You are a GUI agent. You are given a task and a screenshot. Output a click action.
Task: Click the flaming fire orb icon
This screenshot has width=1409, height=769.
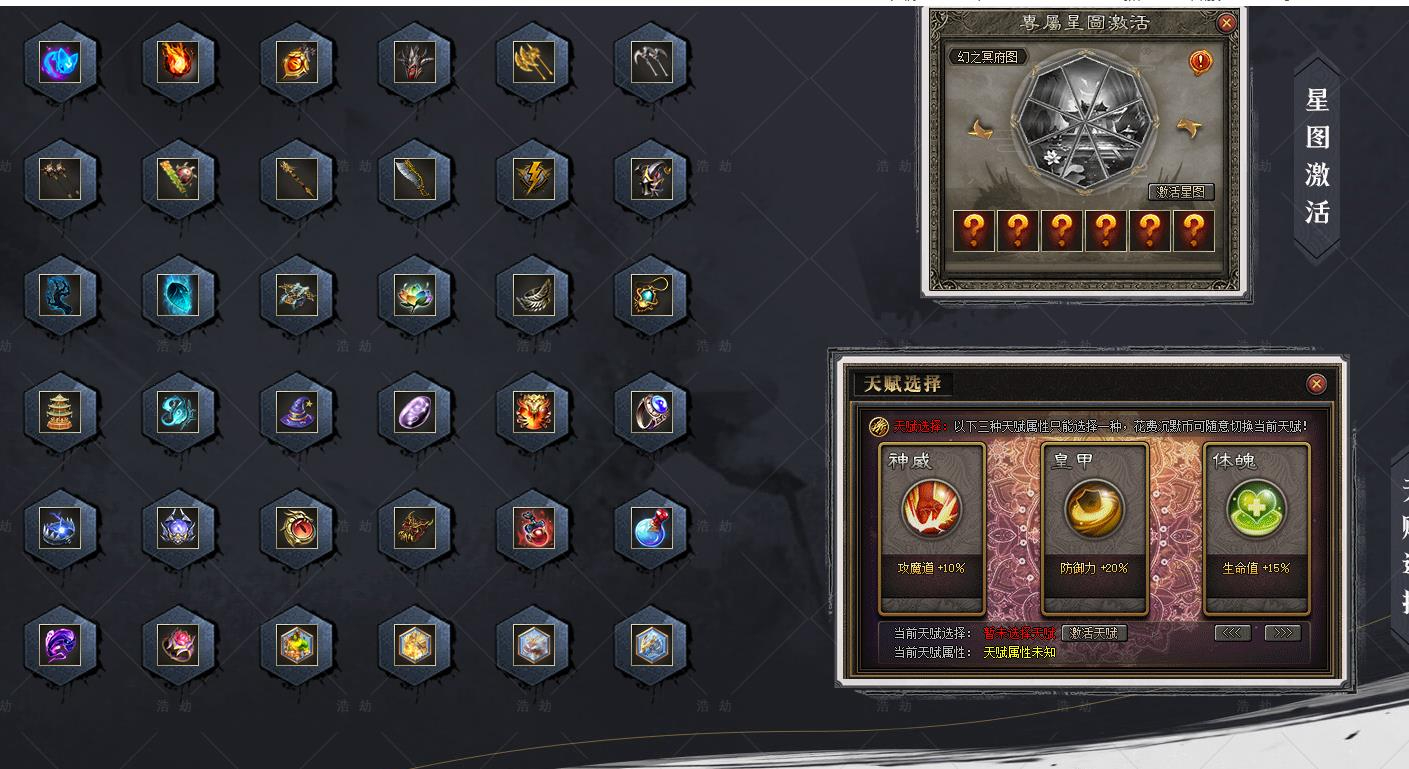coord(180,63)
